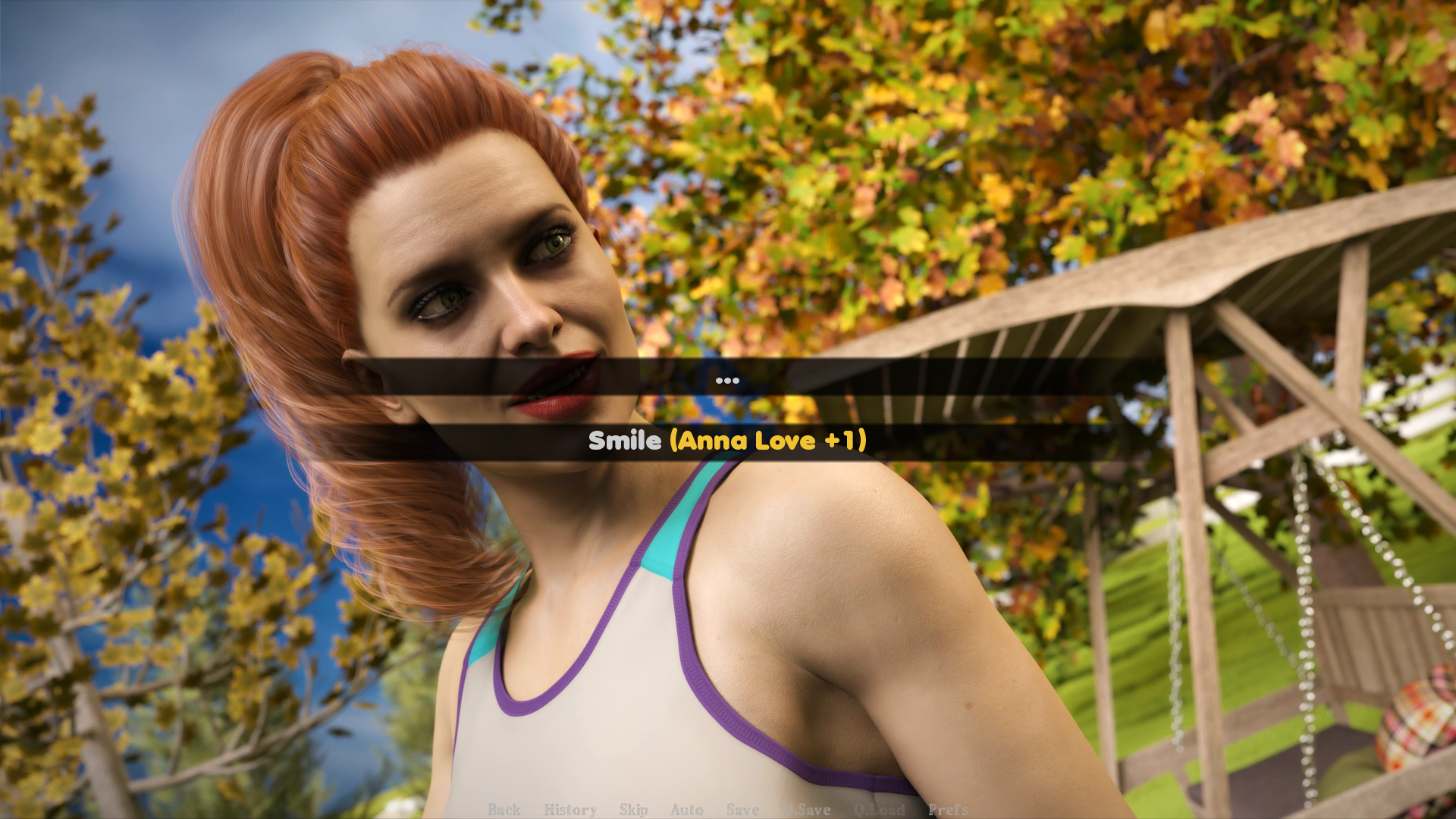The height and width of the screenshot is (819, 1456).
Task: Select the Smile (Anna Love +1) choice
Action: [x=726, y=441]
